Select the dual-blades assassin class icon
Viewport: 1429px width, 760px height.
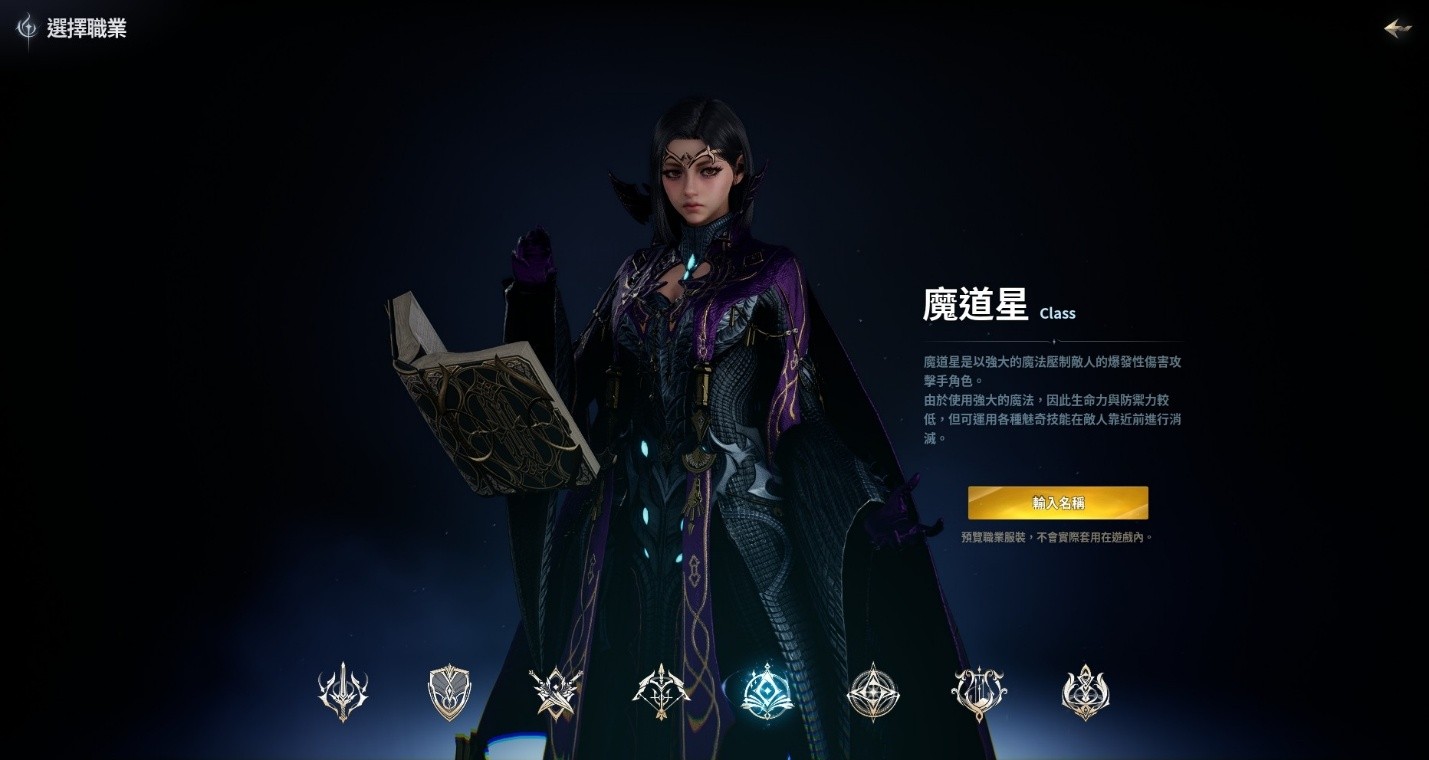click(x=555, y=689)
